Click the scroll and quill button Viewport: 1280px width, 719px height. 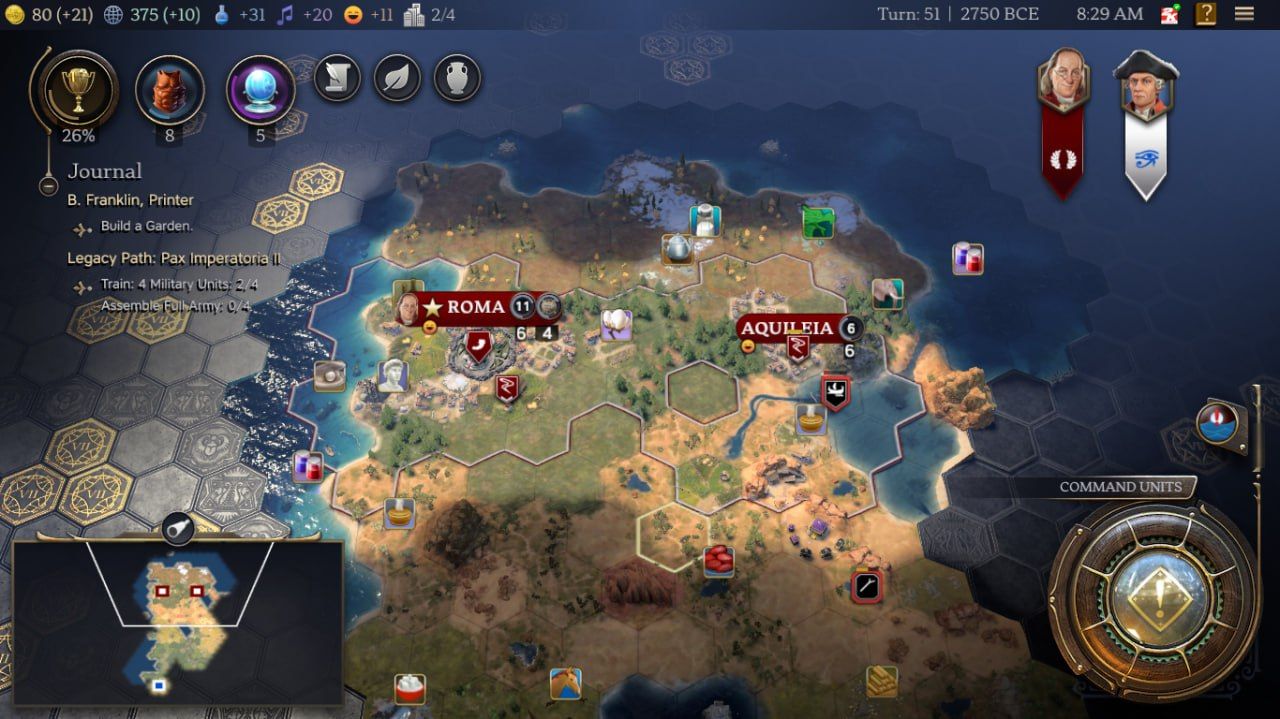click(337, 78)
